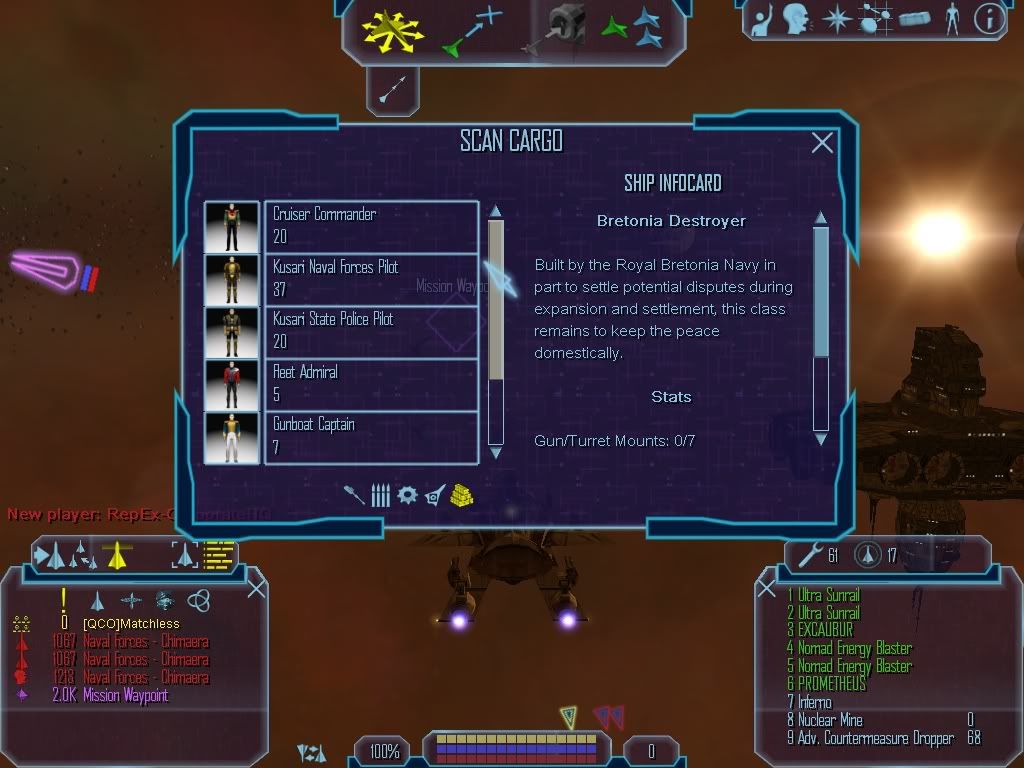Select the Kusari Naval Forces Pilot row
The image size is (1024, 768).
pos(370,279)
